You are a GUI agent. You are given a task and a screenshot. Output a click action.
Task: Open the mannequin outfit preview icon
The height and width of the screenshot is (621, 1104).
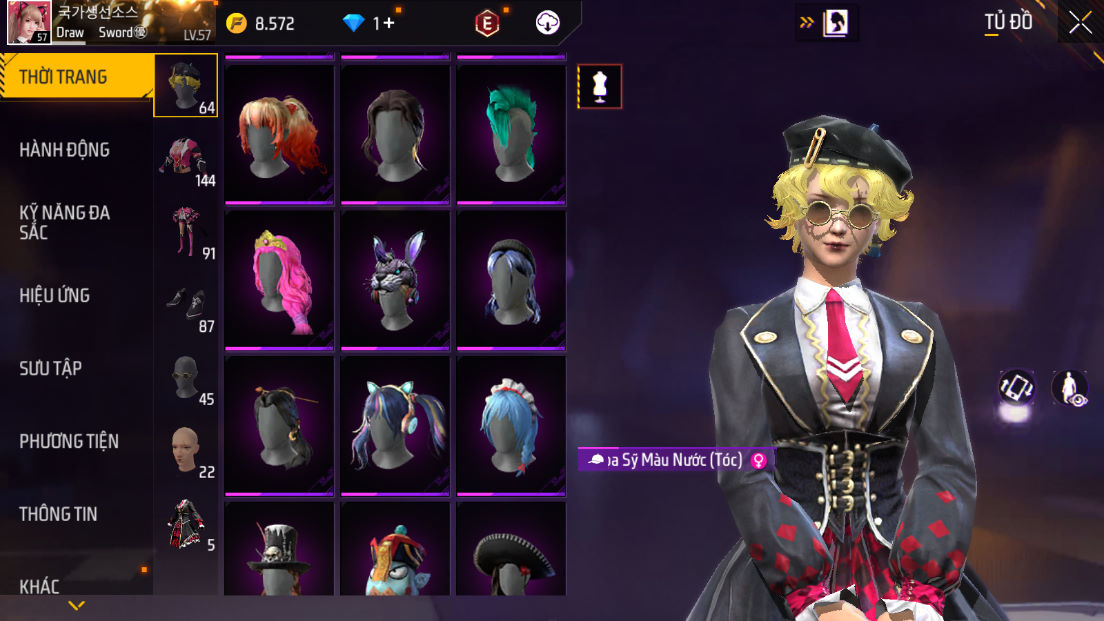point(600,87)
